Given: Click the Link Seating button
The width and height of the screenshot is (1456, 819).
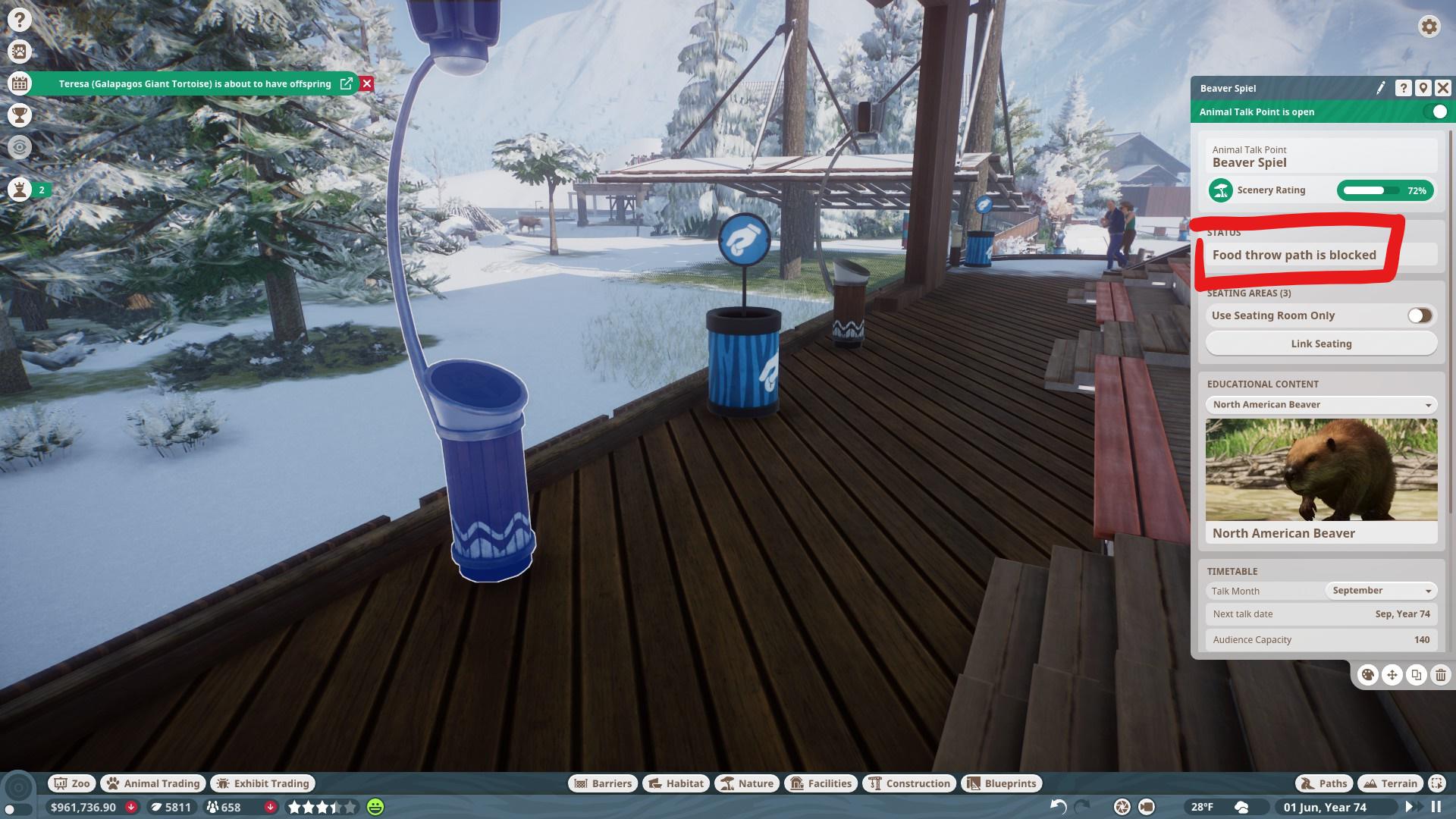Looking at the screenshot, I should pyautogui.click(x=1322, y=343).
